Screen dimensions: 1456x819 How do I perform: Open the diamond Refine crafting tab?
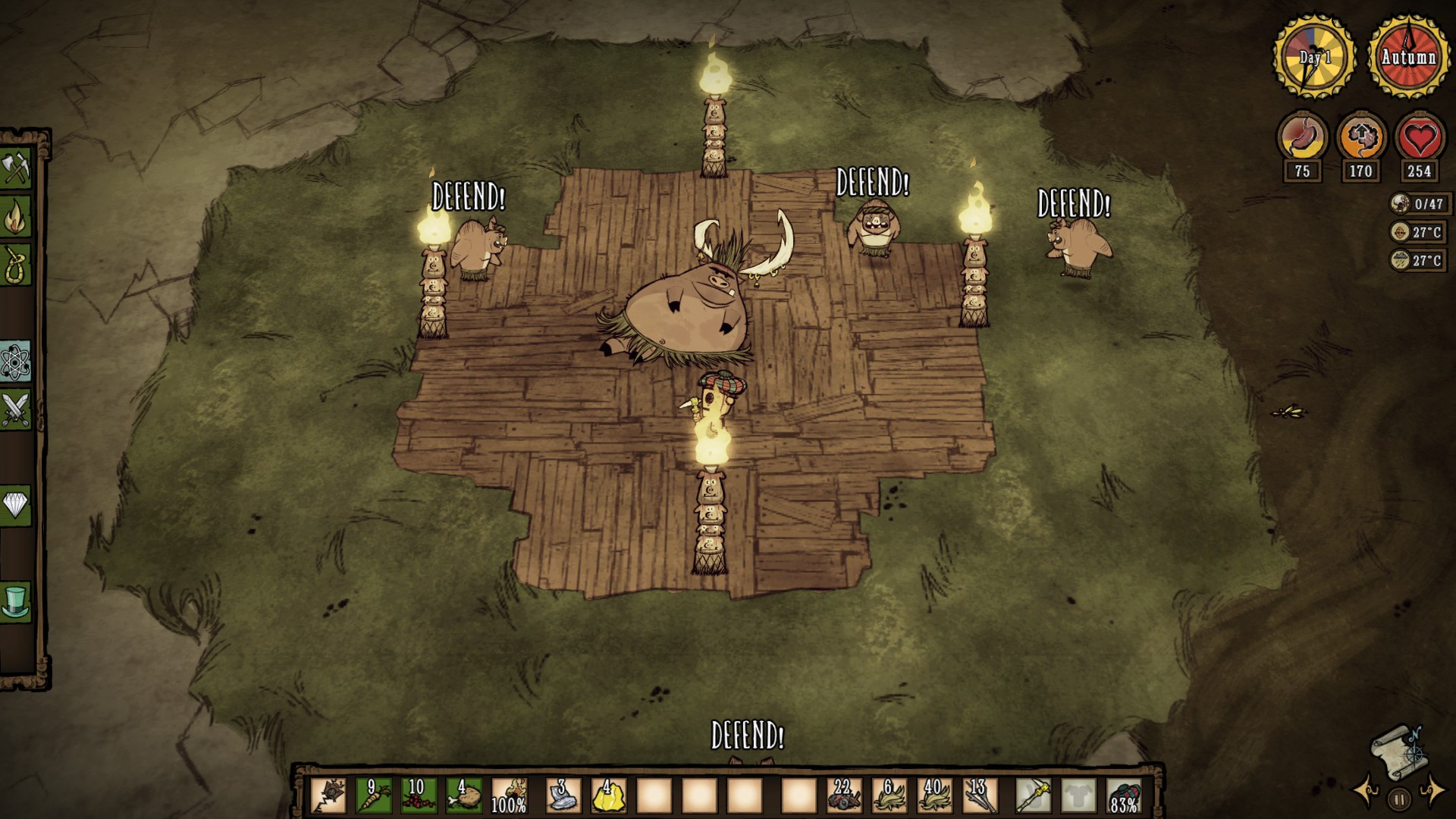coord(15,504)
